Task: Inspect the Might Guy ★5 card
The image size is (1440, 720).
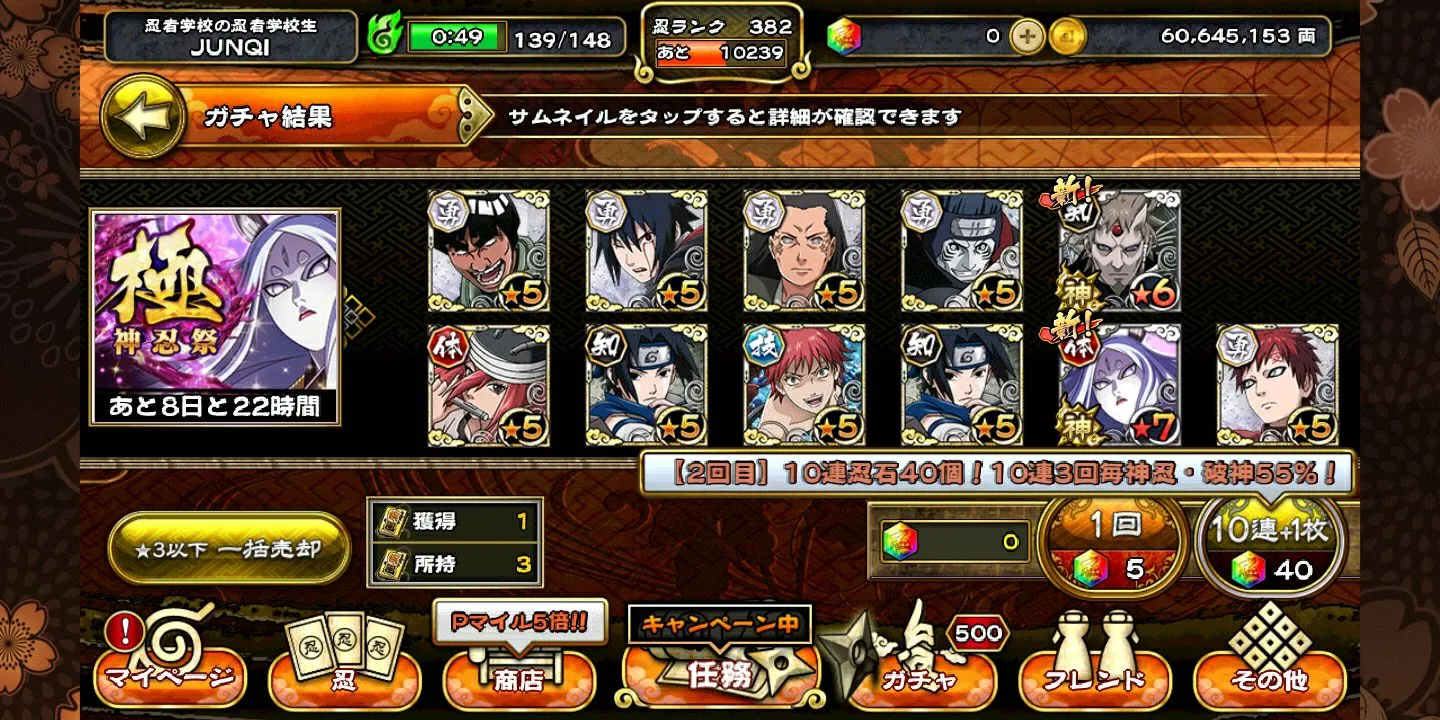Action: (x=488, y=251)
